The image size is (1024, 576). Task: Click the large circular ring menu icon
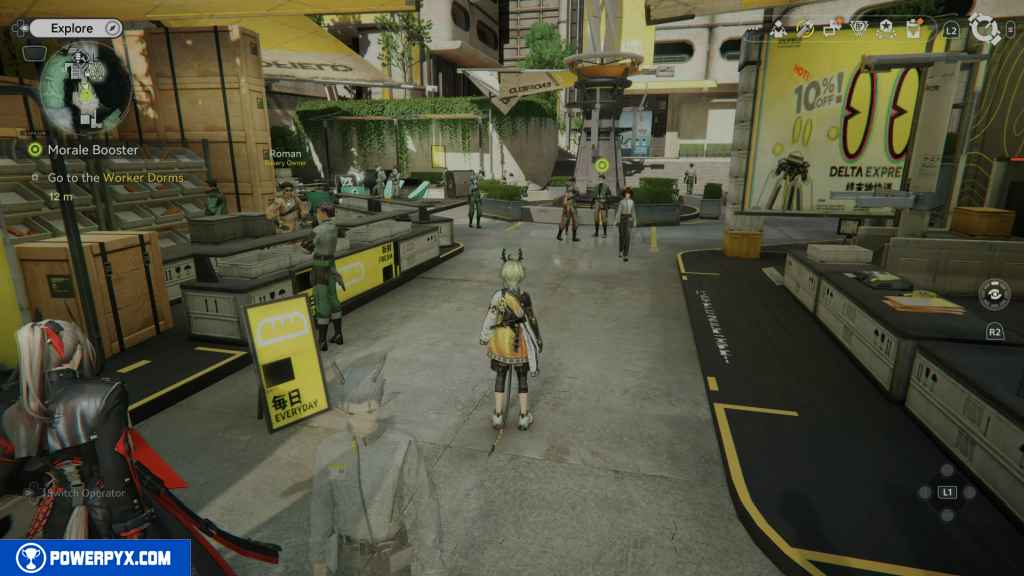[985, 29]
